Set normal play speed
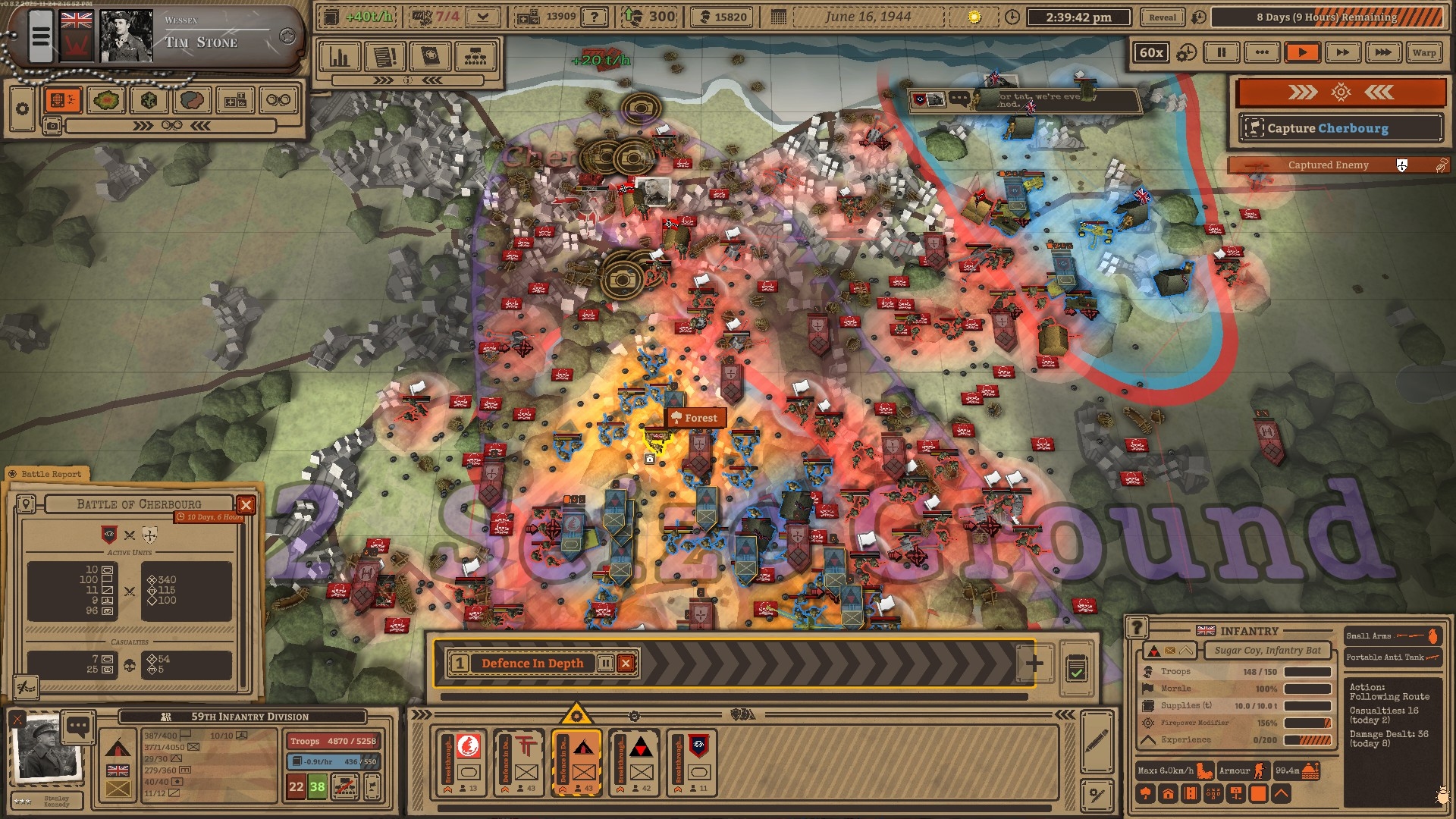The height and width of the screenshot is (819, 1456). tap(1302, 52)
